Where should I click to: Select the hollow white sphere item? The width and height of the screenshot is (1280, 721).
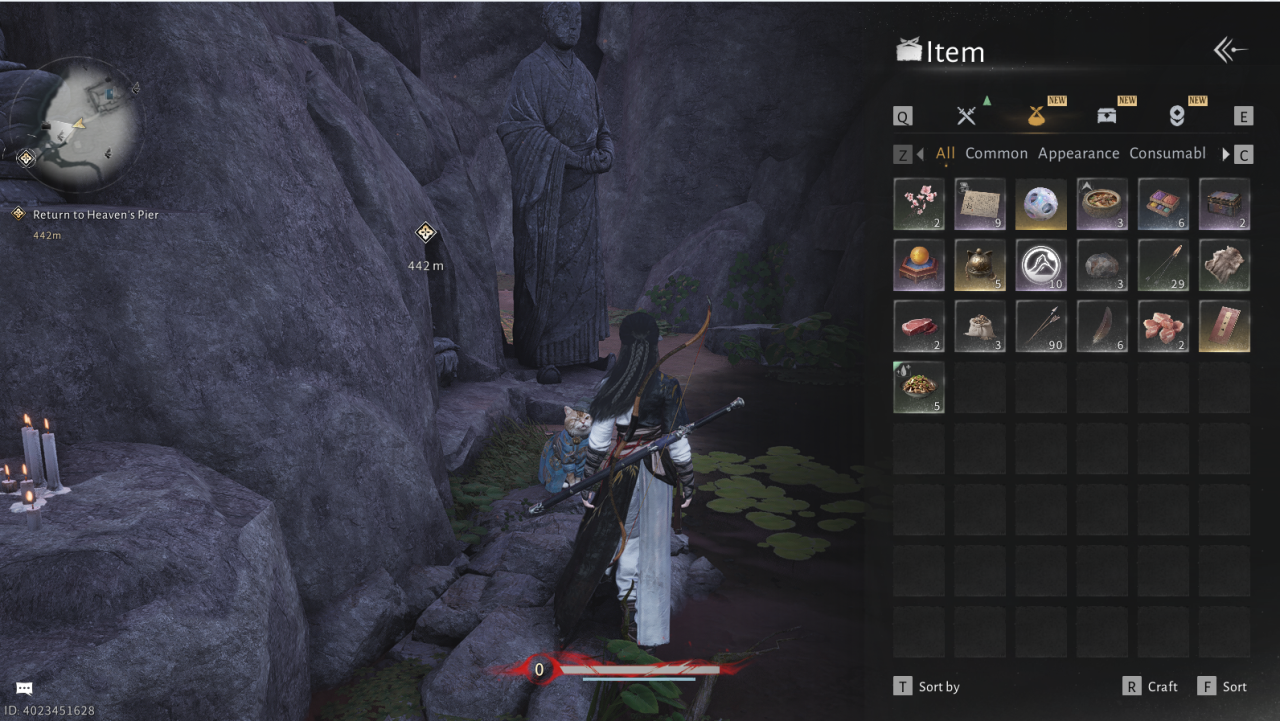(1041, 204)
